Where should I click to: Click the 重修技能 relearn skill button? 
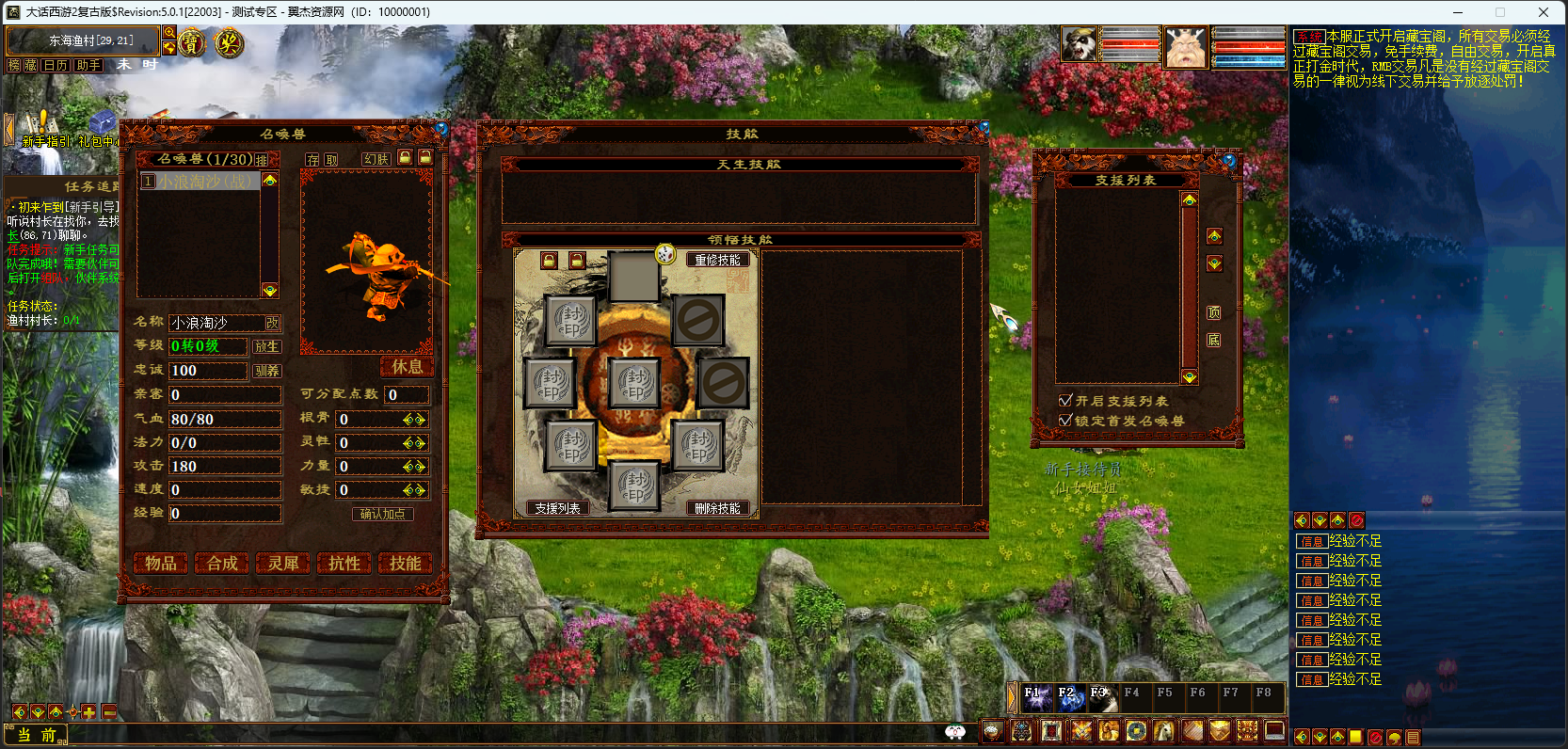pyautogui.click(x=718, y=260)
